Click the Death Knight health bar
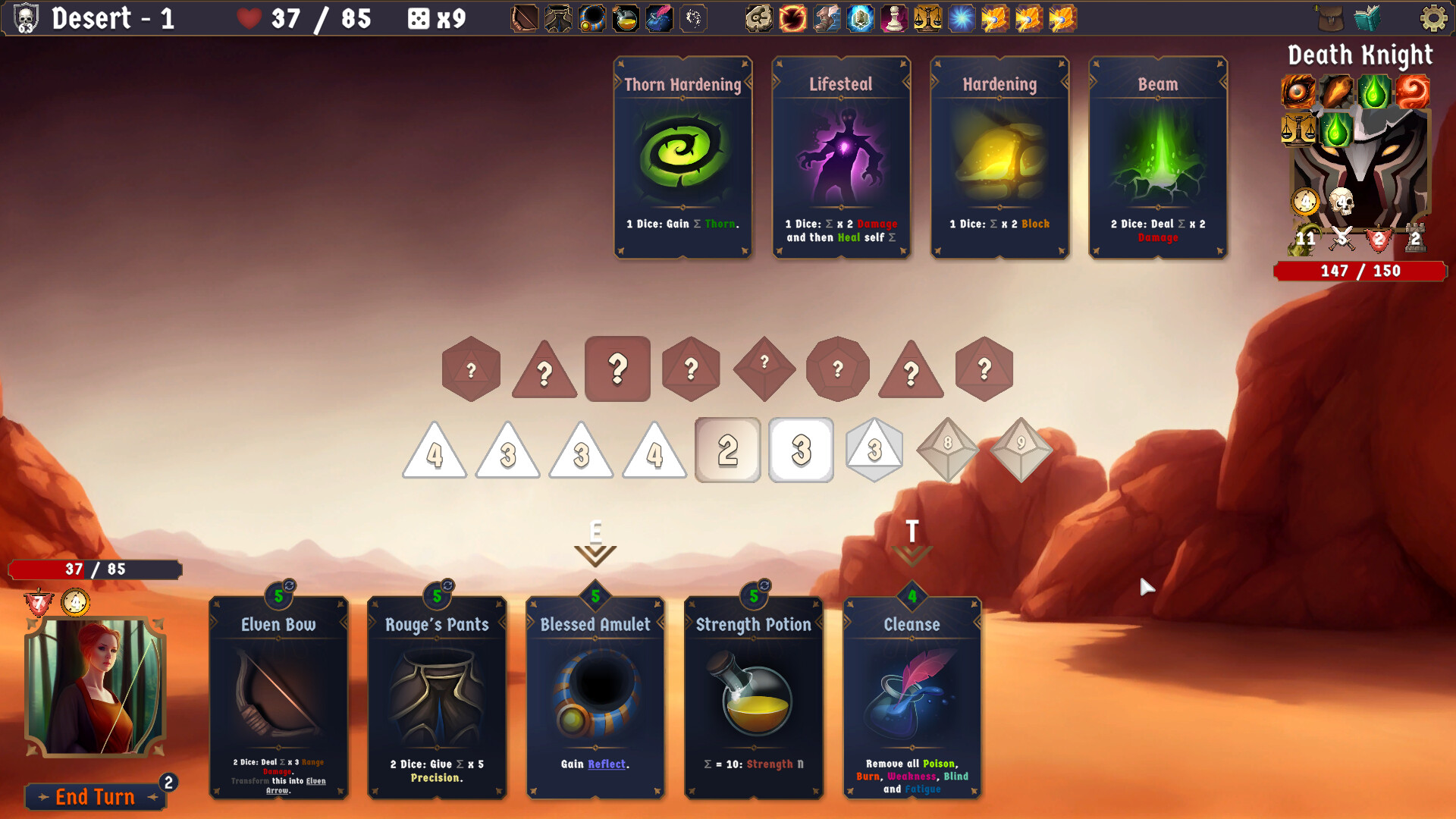The width and height of the screenshot is (1456, 819). [1360, 271]
